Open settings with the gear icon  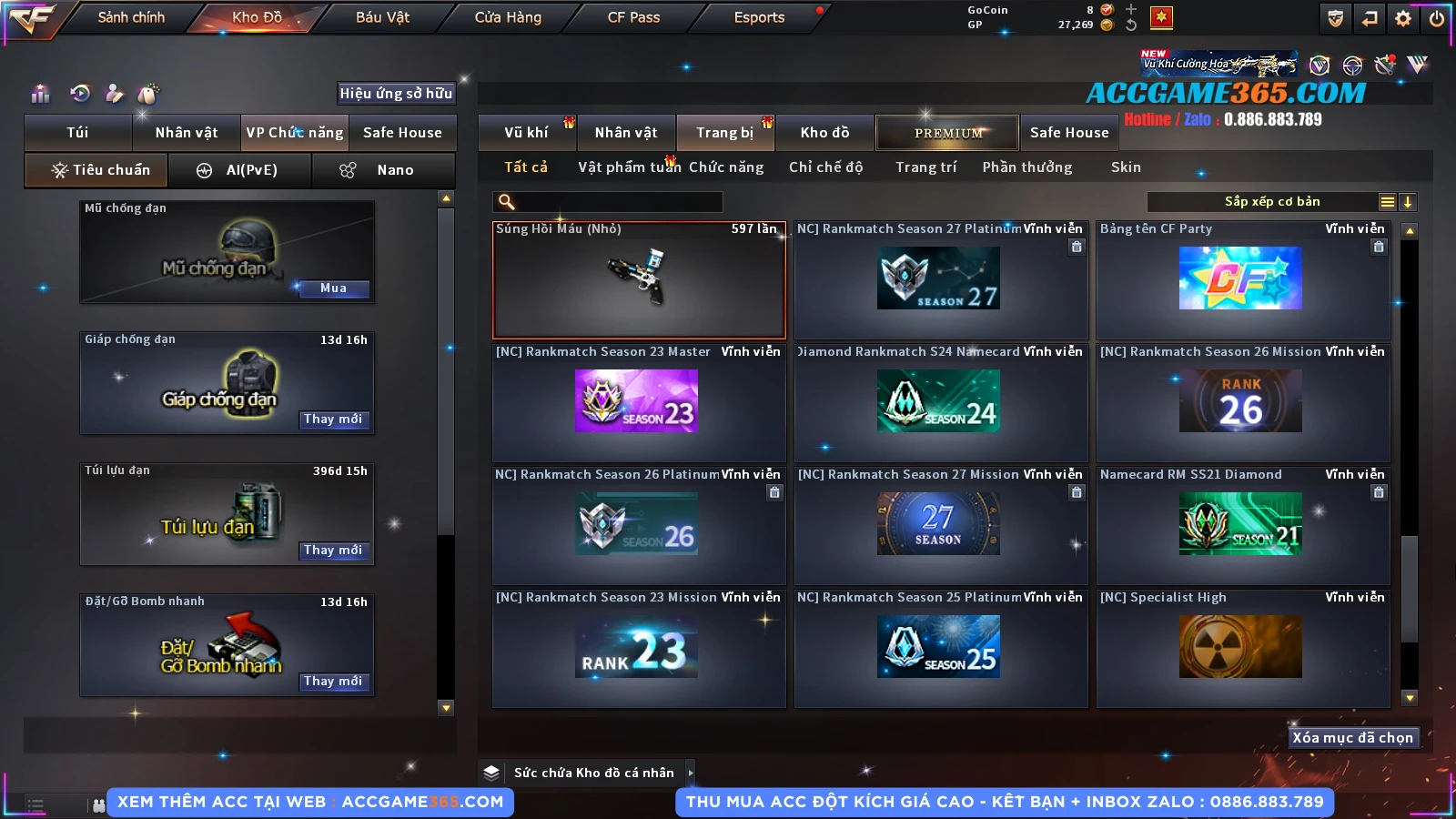coord(1403,18)
